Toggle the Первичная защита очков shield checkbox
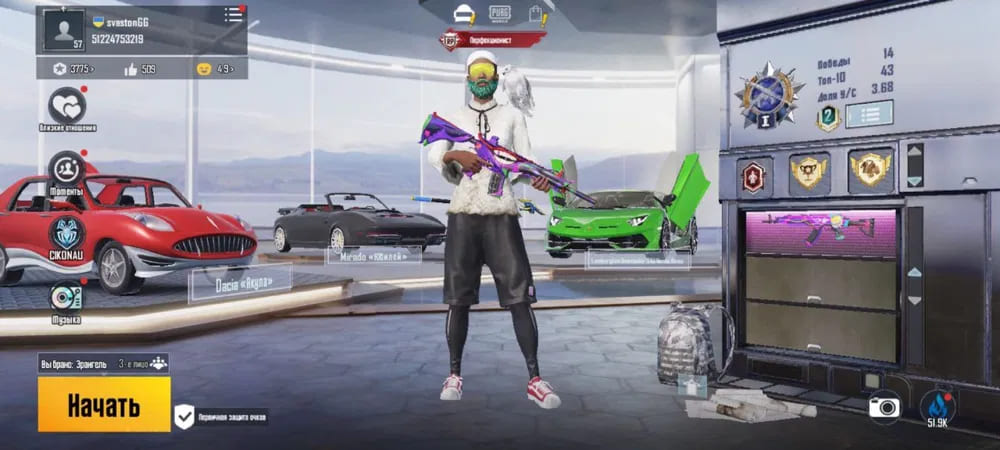 (185, 416)
